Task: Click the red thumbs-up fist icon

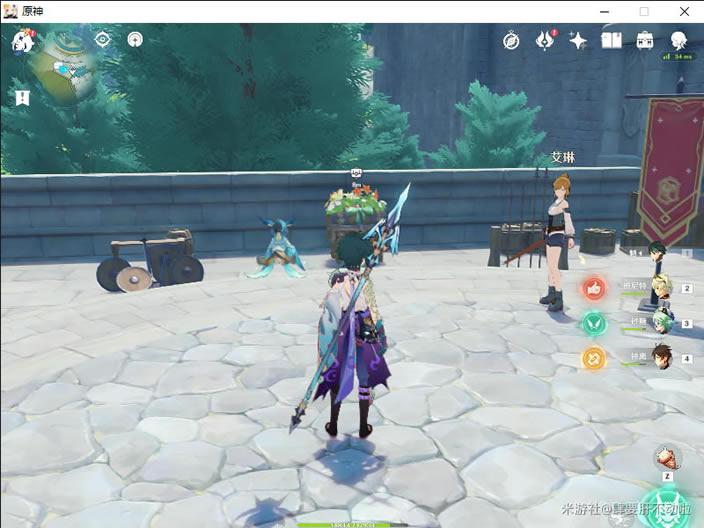Action: pos(594,289)
